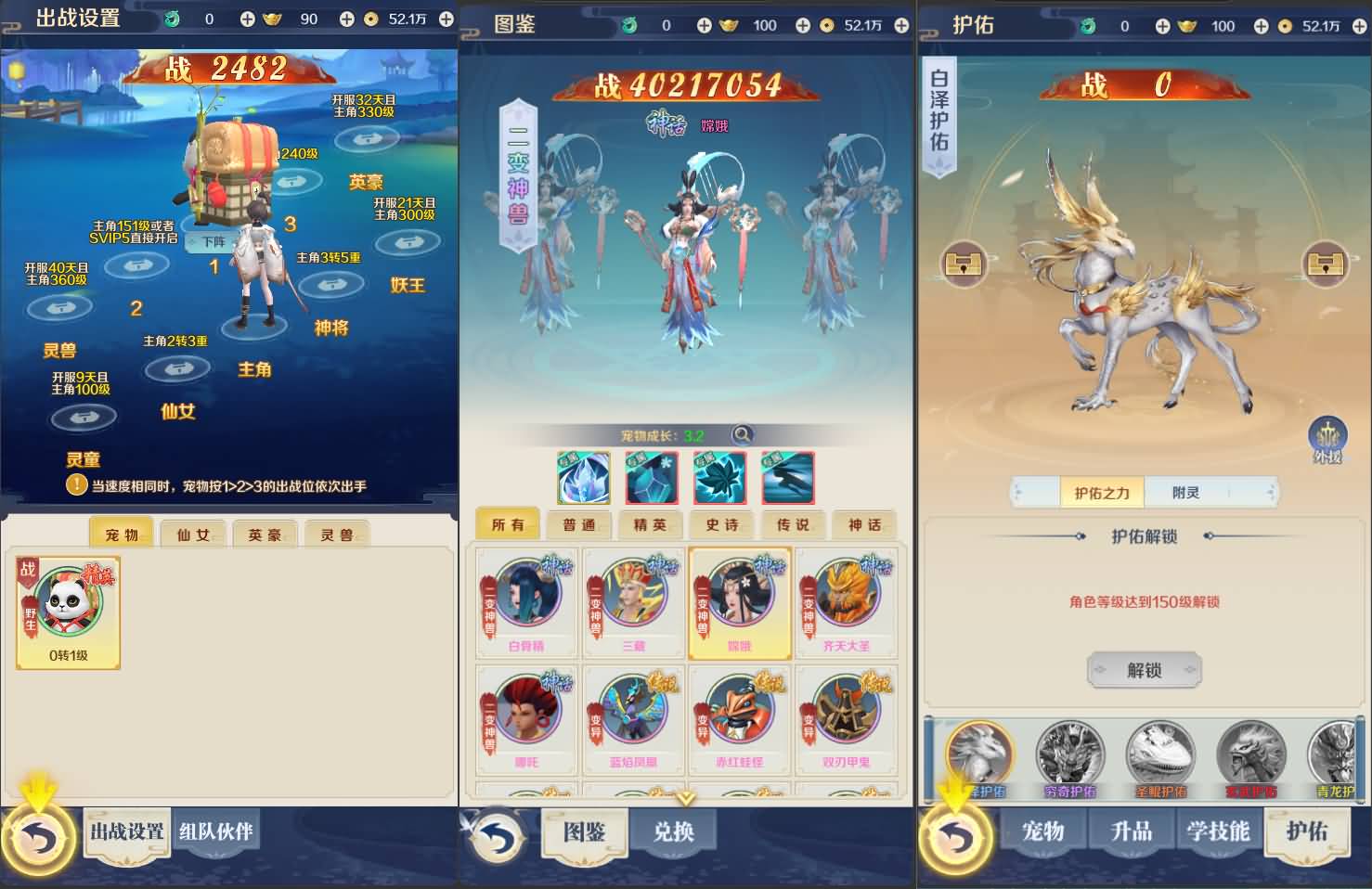
Task: Filter the pet list by 史诗
Action: (724, 525)
